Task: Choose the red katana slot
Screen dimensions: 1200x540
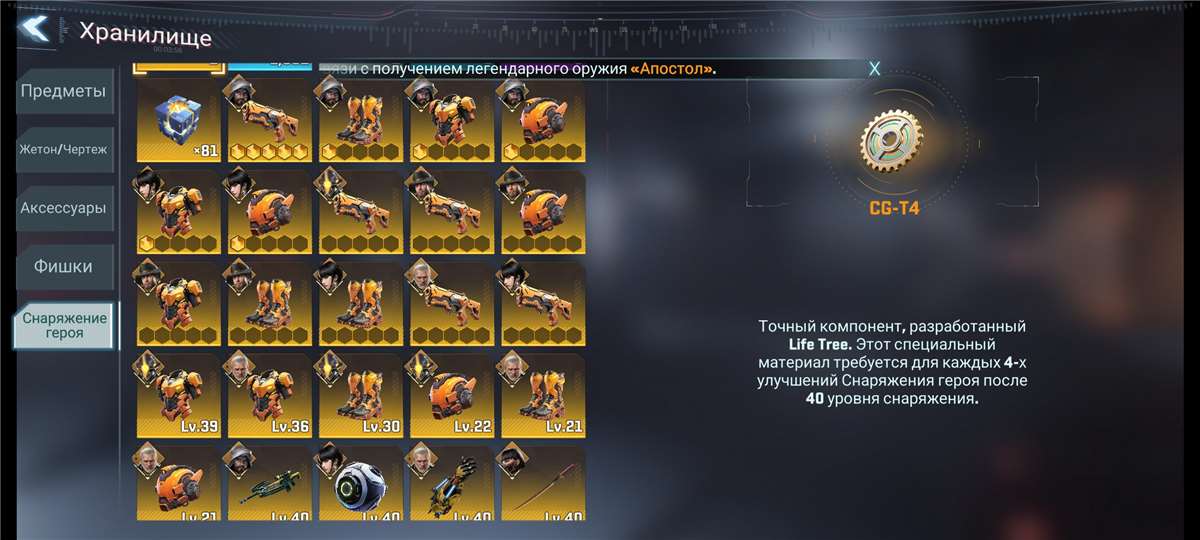Action: pos(542,485)
